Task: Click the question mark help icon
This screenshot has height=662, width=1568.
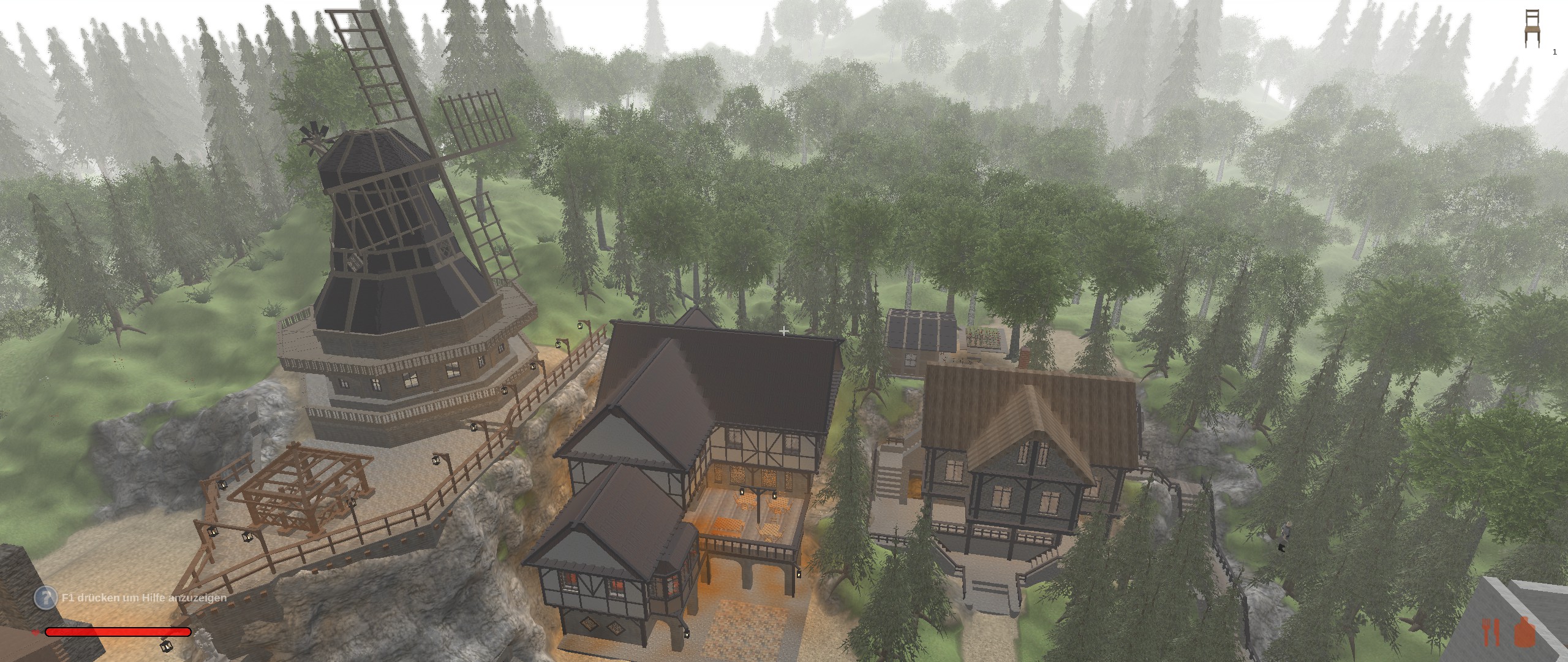Action: pos(45,598)
